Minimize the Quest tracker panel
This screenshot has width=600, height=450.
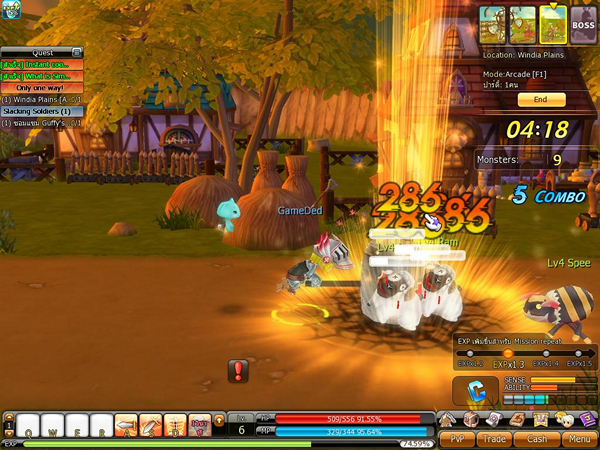[77, 52]
